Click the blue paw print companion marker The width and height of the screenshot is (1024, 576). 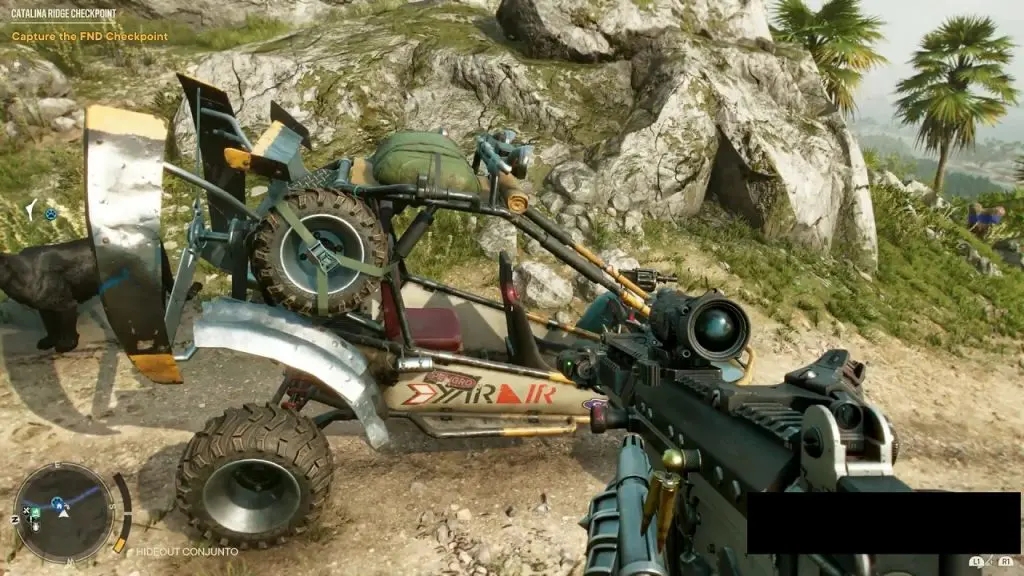click(50, 213)
